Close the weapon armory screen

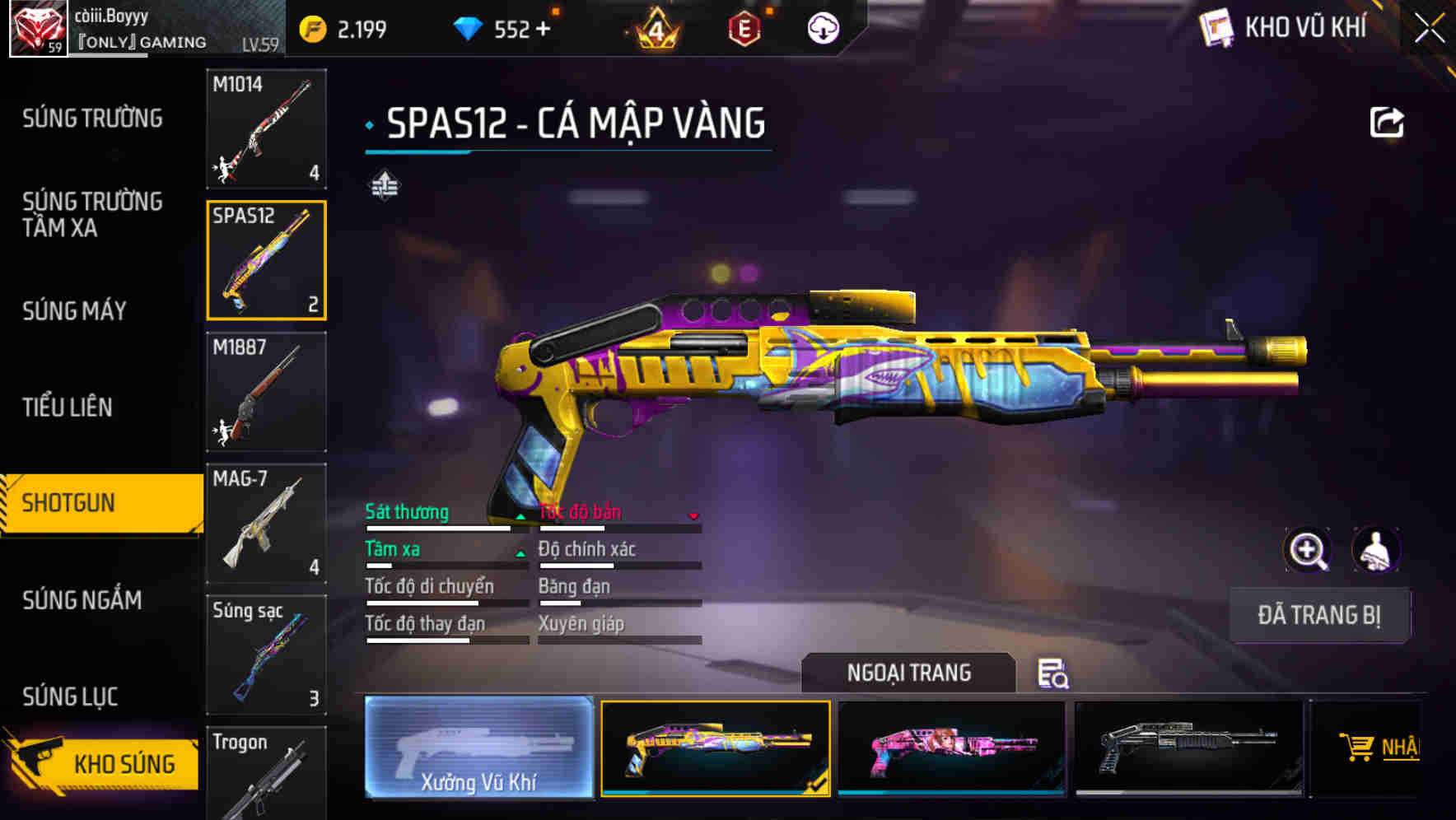pyautogui.click(x=1430, y=29)
